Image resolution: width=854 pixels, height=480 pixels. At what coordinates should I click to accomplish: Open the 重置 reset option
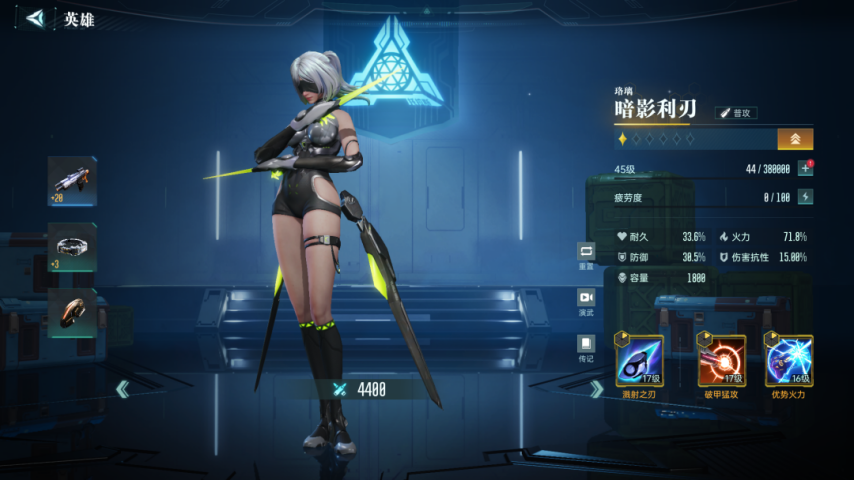point(586,254)
